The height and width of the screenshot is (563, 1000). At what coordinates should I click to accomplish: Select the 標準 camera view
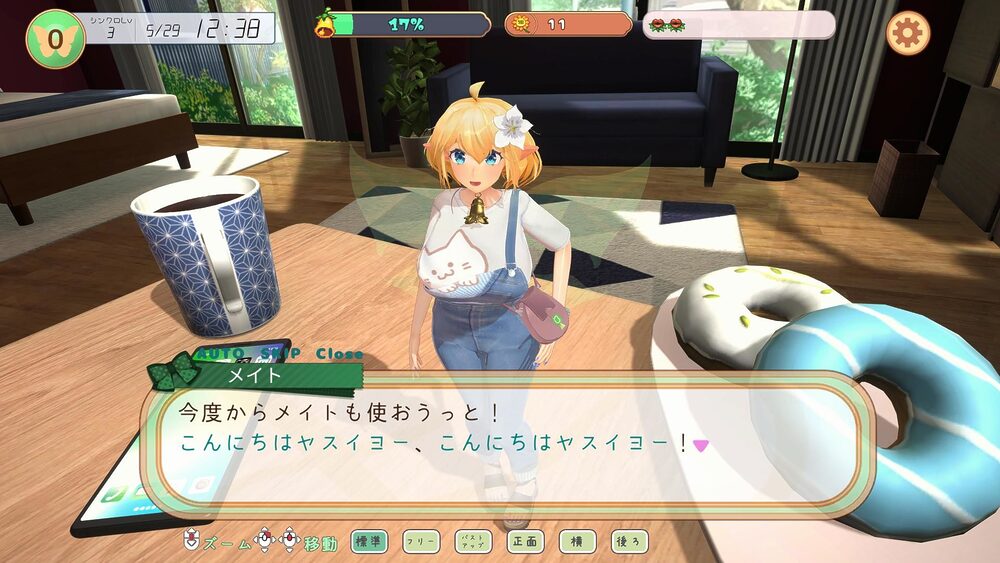pos(369,542)
